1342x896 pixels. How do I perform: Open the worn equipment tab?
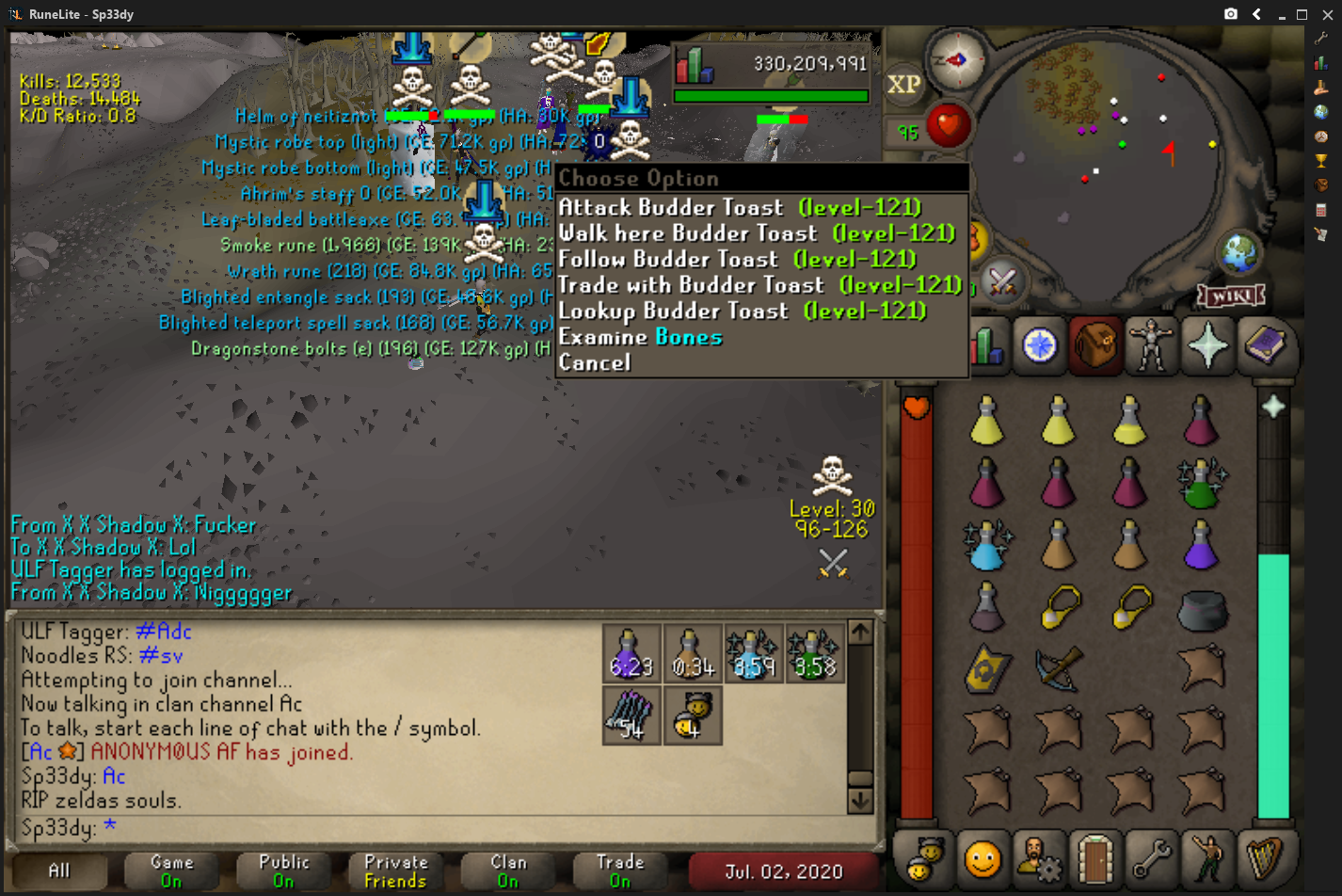tap(1151, 345)
